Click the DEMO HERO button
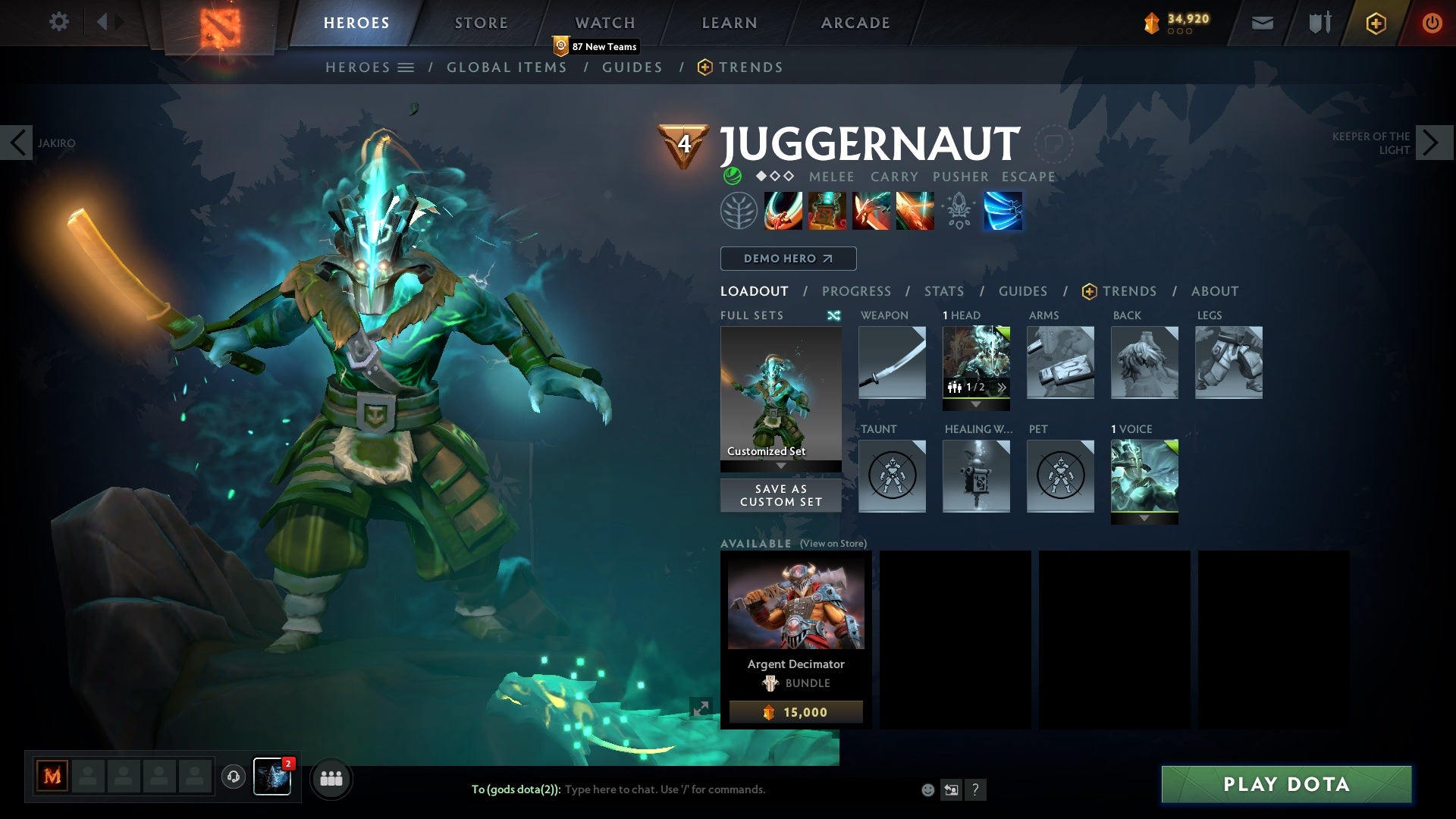 (788, 258)
